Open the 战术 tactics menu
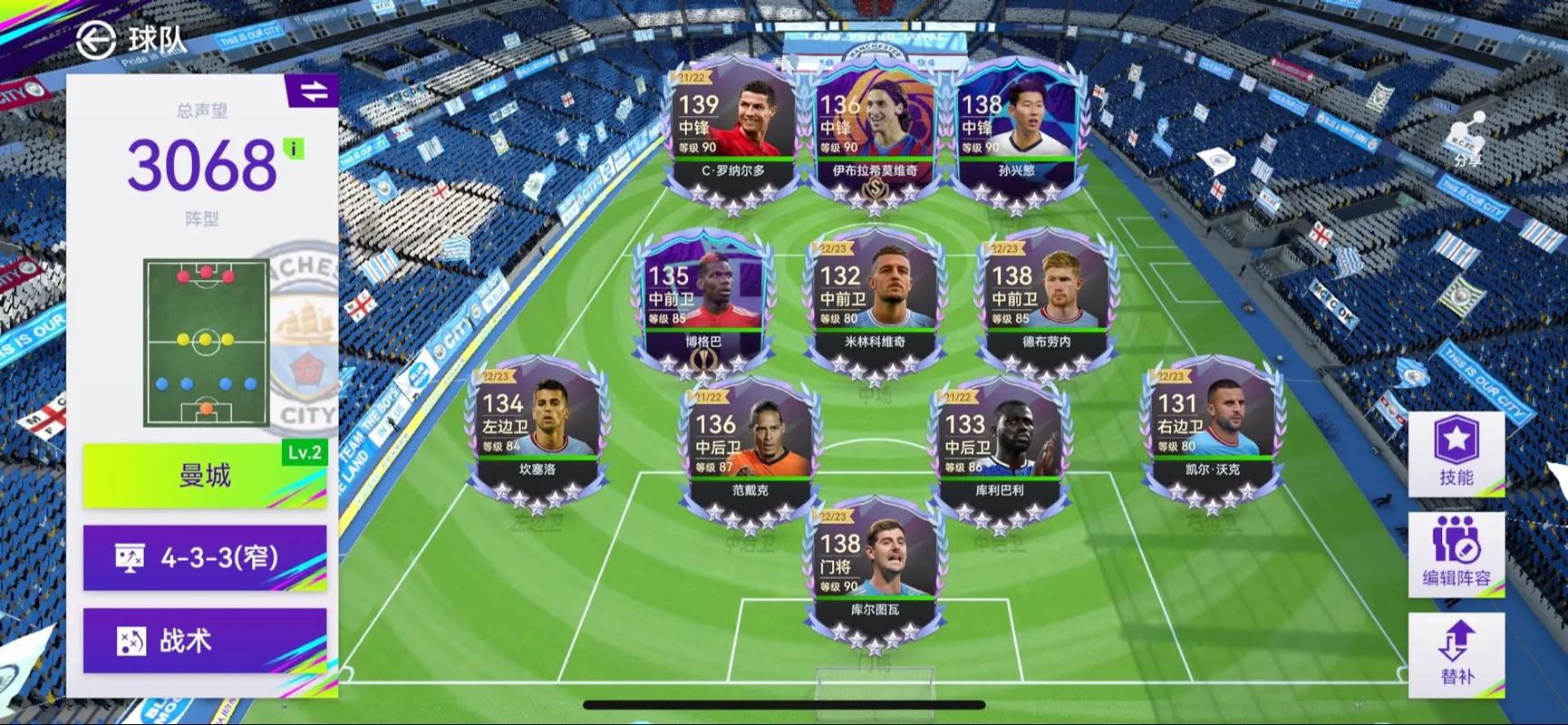 point(205,641)
